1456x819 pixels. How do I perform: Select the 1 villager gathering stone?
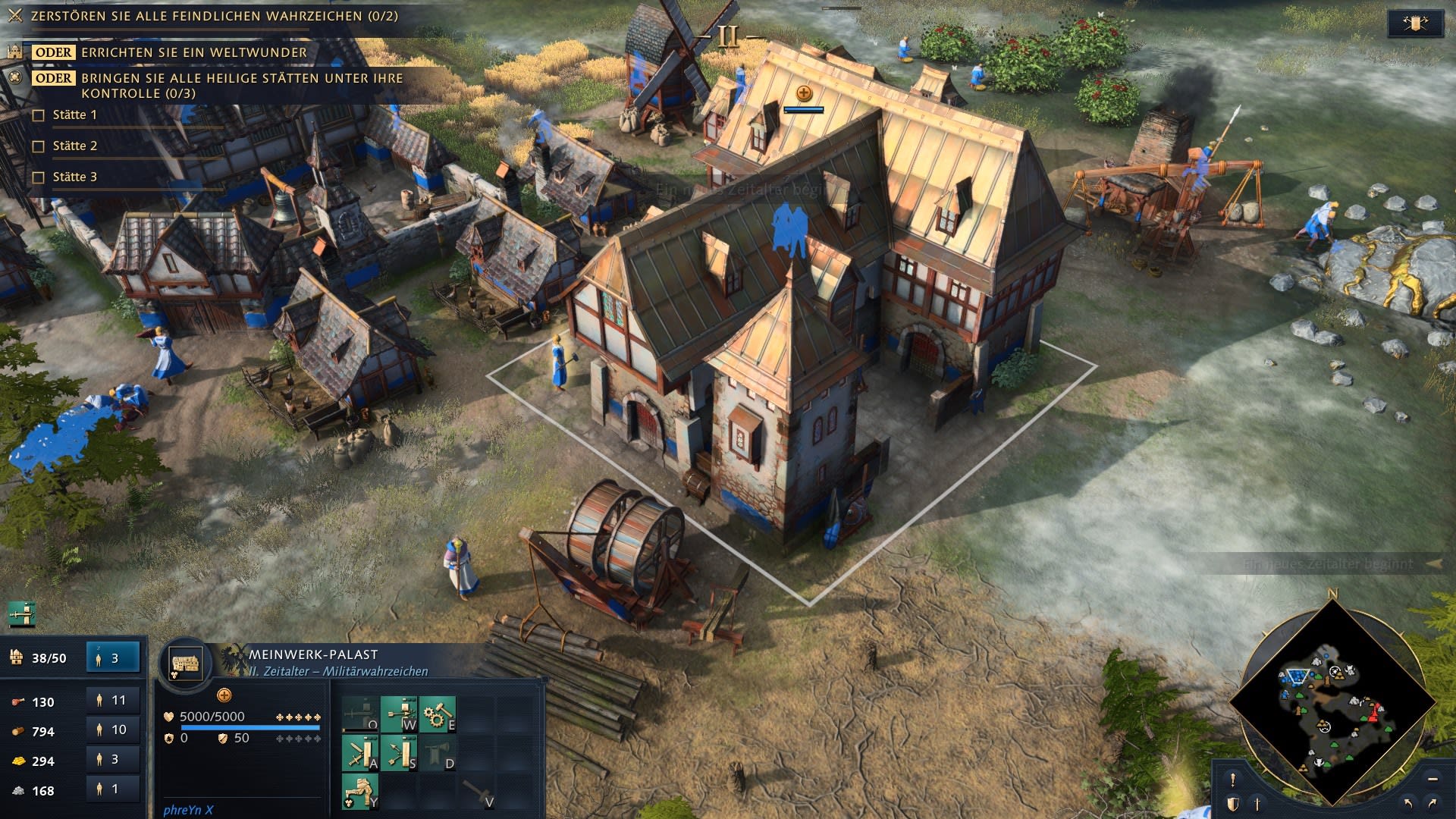pyautogui.click(x=113, y=789)
